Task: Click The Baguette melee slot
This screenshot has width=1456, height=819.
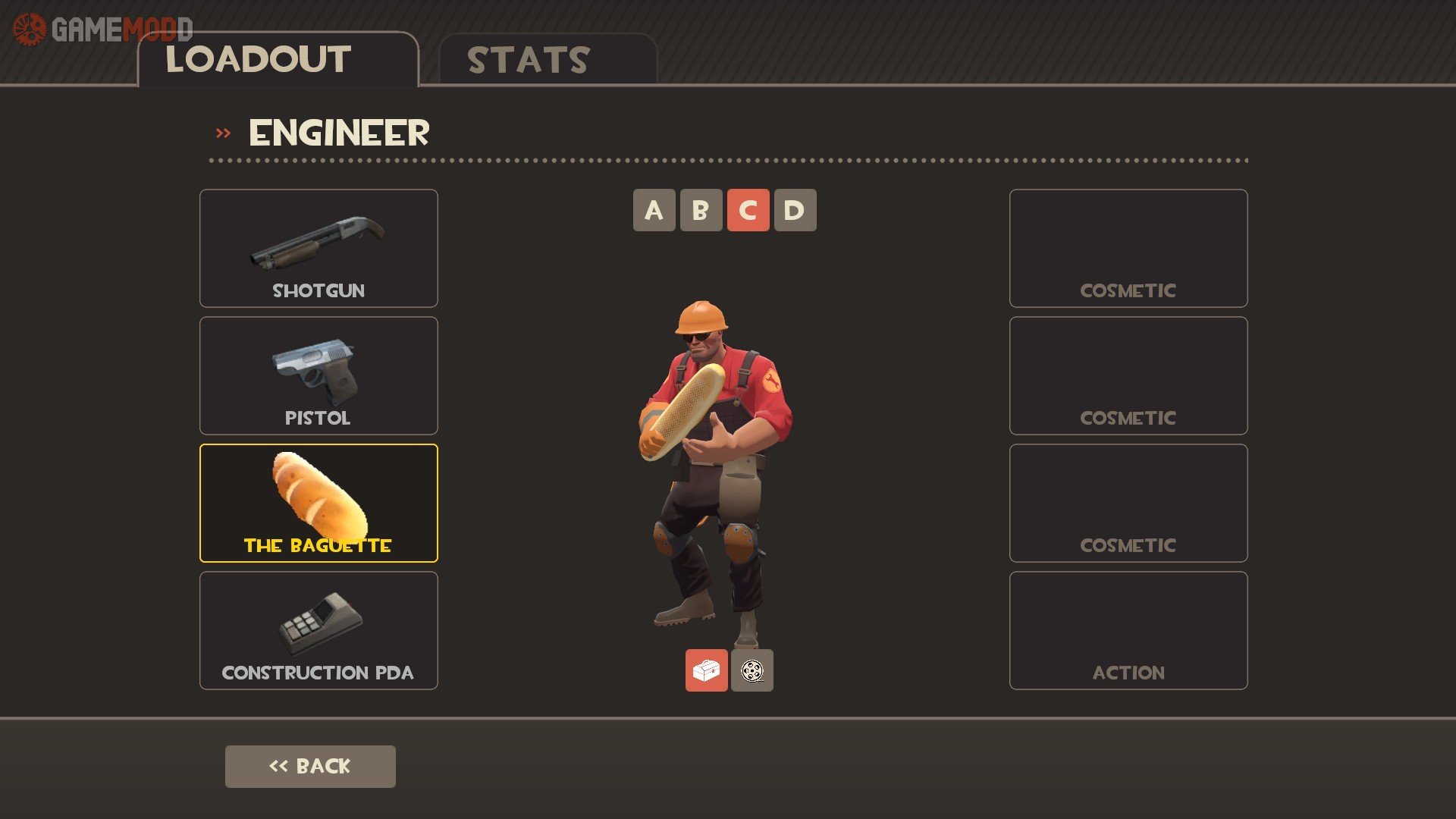Action: (318, 503)
